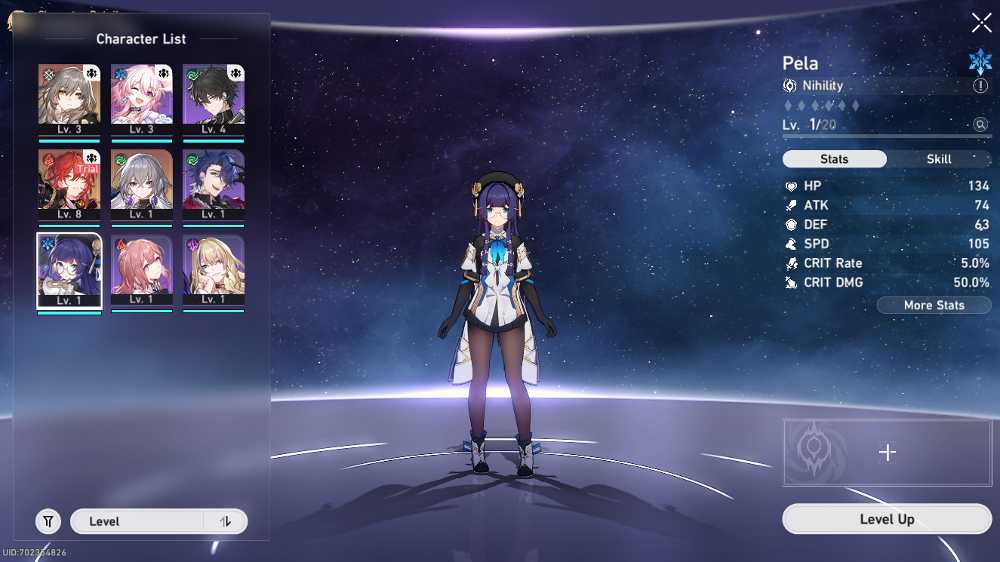Select the Lv. 4 Dan Heng portrait

coord(213,97)
